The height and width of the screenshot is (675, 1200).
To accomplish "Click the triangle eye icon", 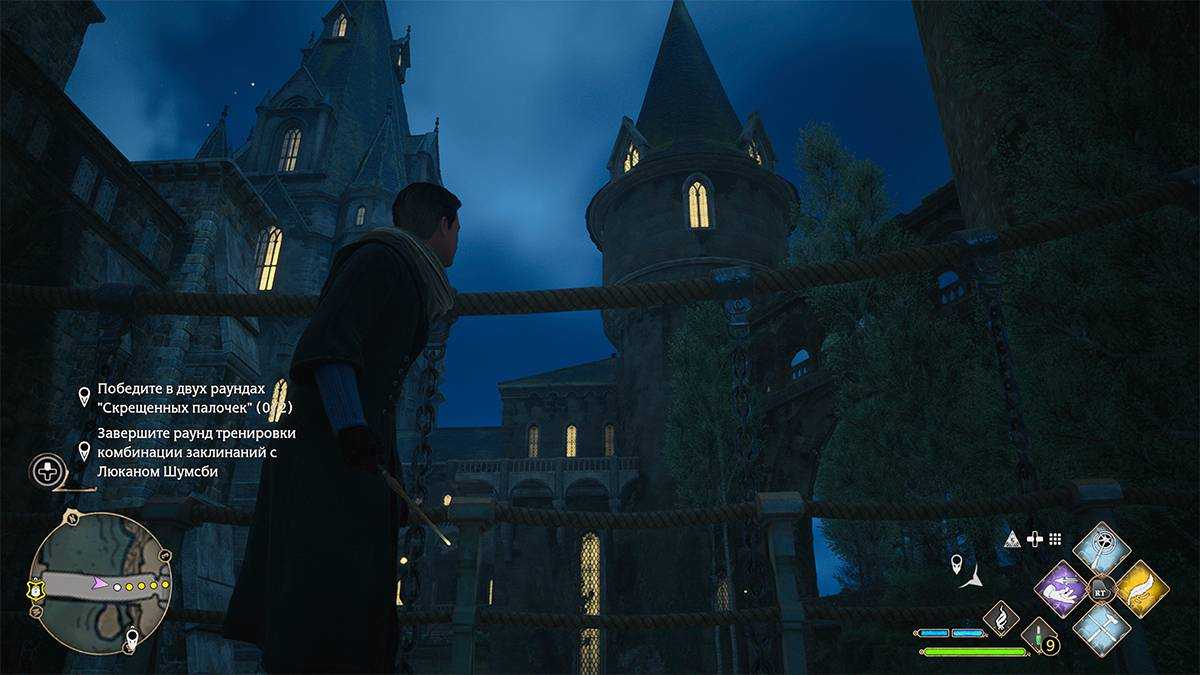I will [1012, 539].
